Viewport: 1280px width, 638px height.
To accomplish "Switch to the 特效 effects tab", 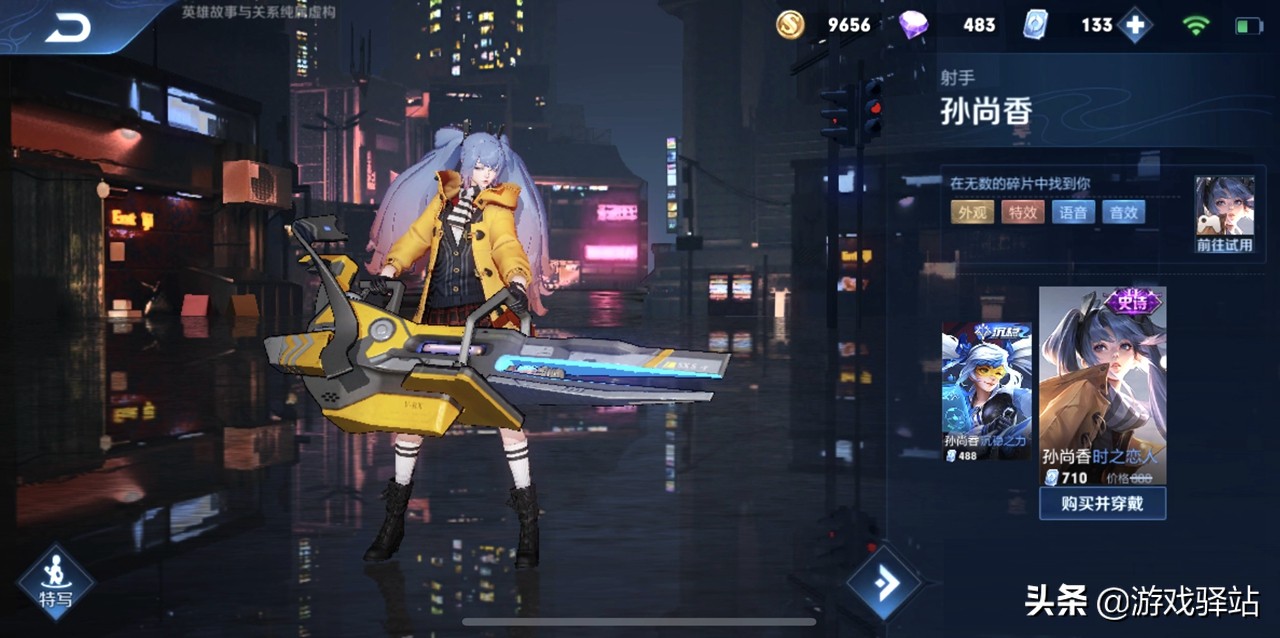I will point(1022,212).
